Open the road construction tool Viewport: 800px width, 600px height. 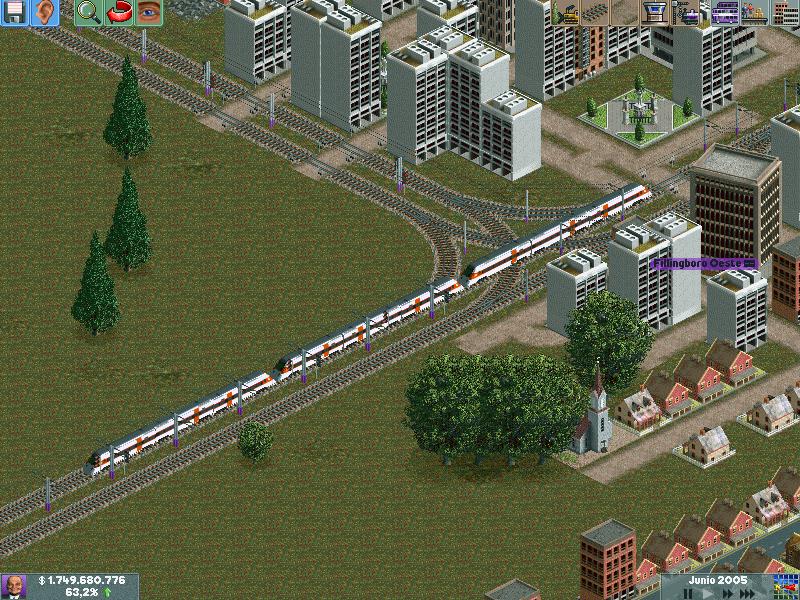pyautogui.click(x=626, y=12)
